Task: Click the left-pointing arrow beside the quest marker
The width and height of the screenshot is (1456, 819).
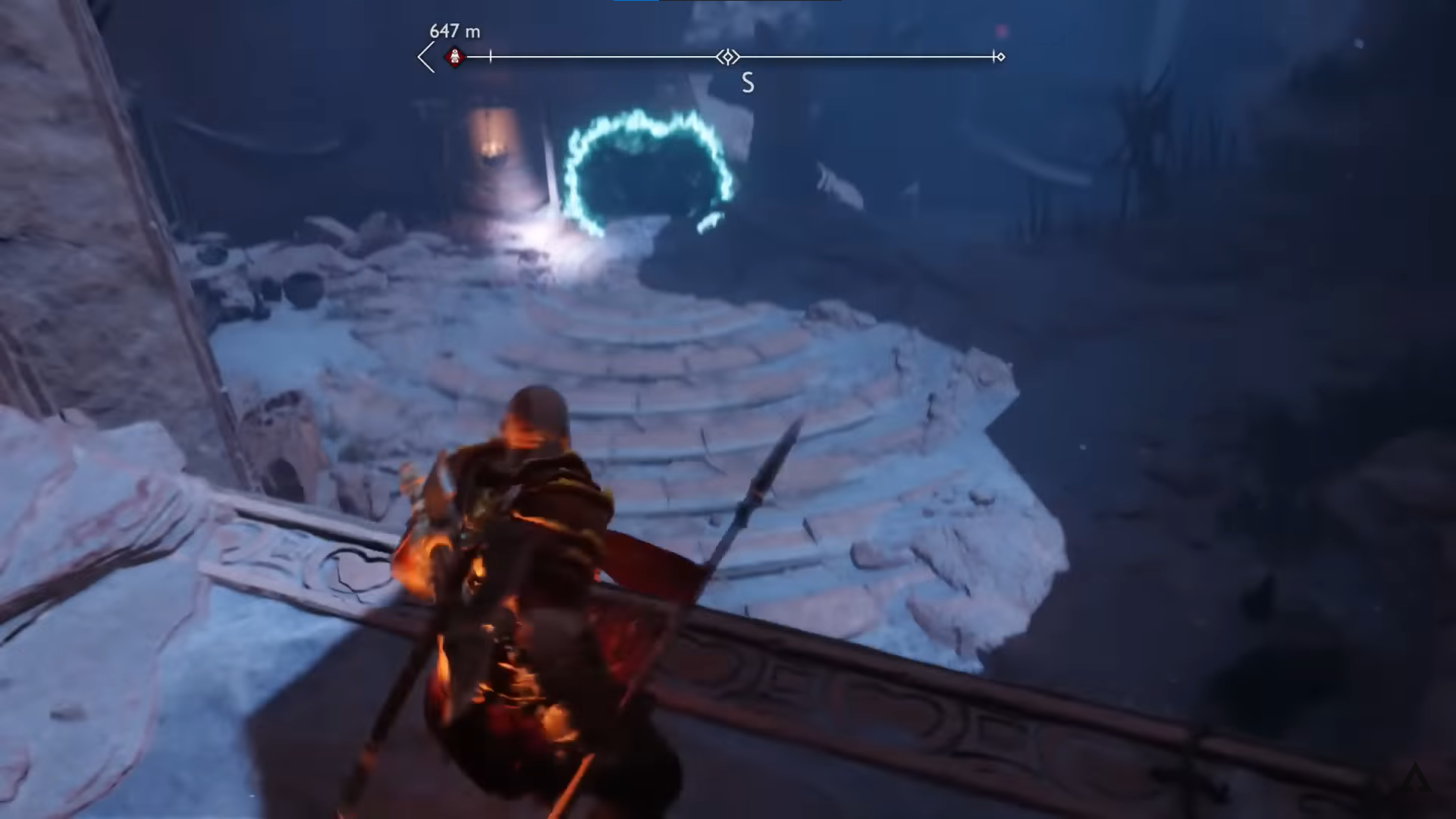Action: [426, 57]
